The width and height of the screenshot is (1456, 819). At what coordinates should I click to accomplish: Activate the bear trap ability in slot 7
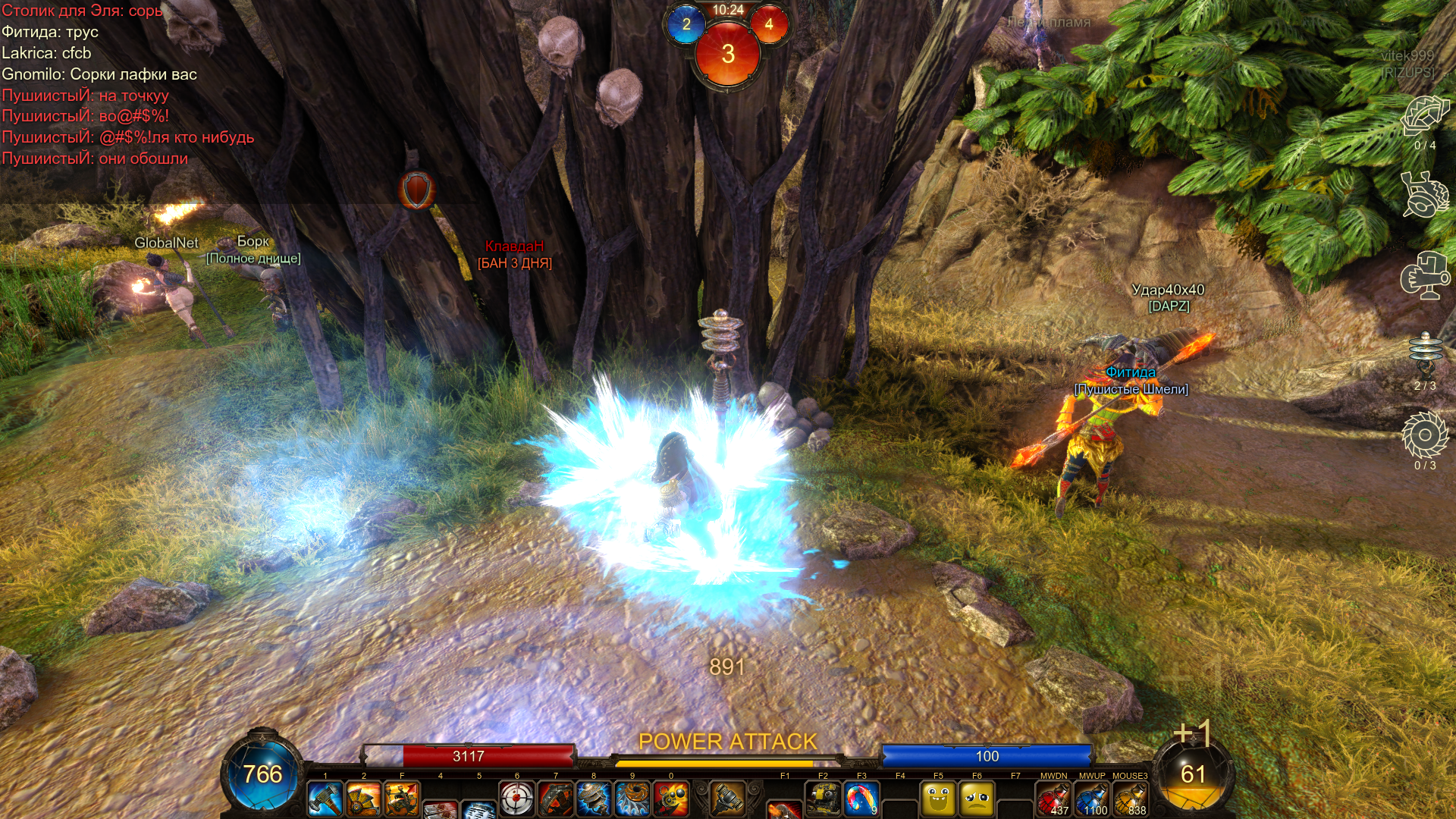pyautogui.click(x=556, y=799)
